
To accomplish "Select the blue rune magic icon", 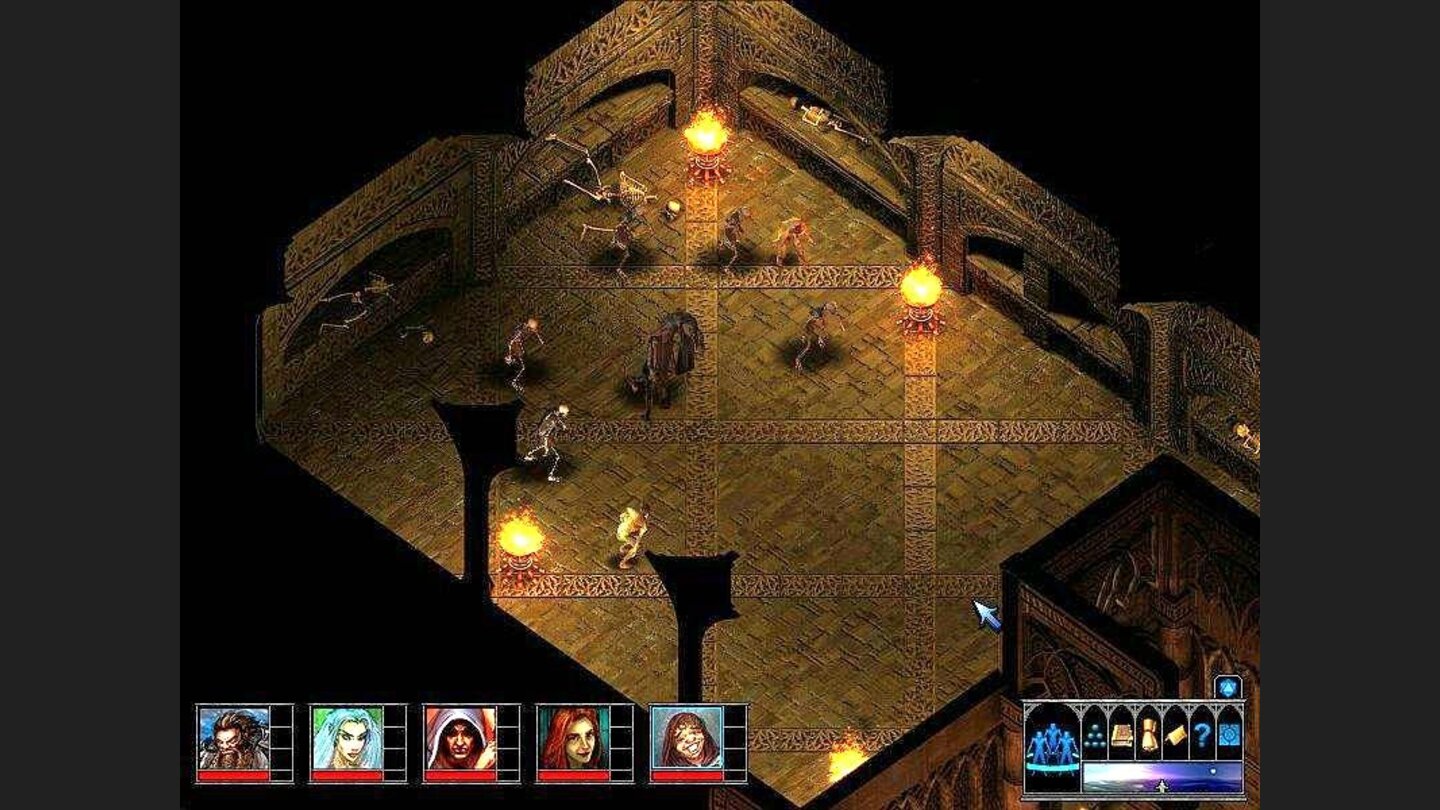I will point(1228,735).
